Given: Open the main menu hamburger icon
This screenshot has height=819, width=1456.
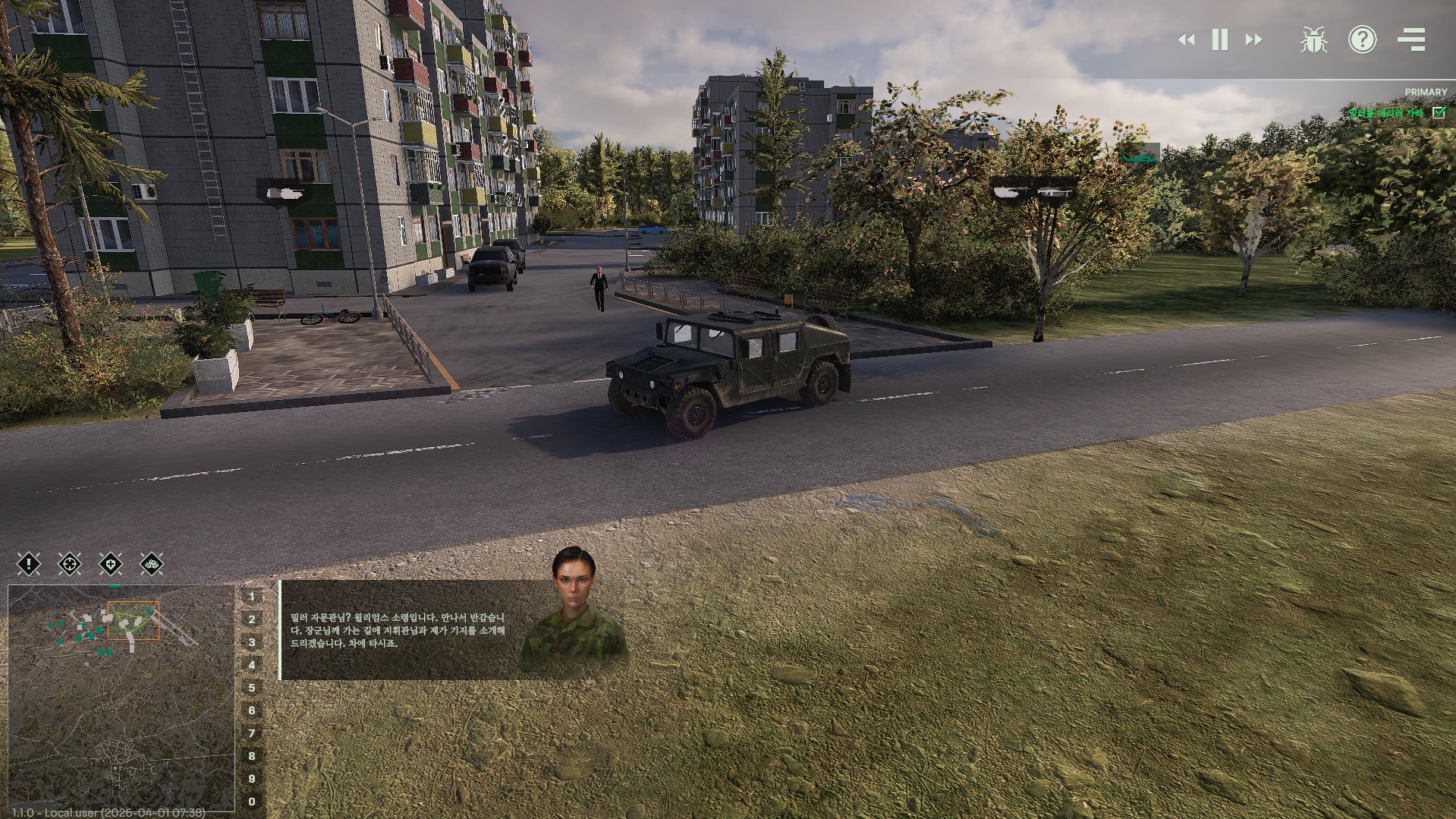Looking at the screenshot, I should 1411,40.
